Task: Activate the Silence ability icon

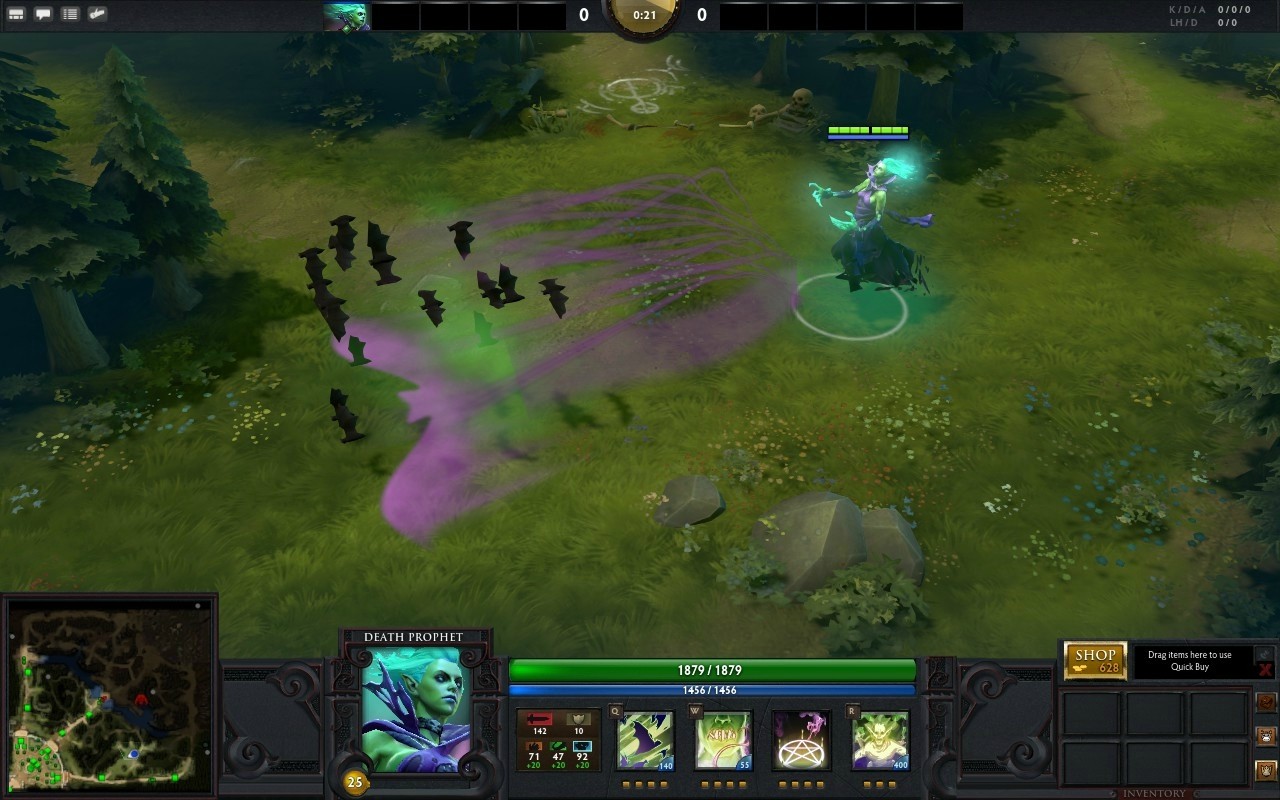Action: [723, 741]
